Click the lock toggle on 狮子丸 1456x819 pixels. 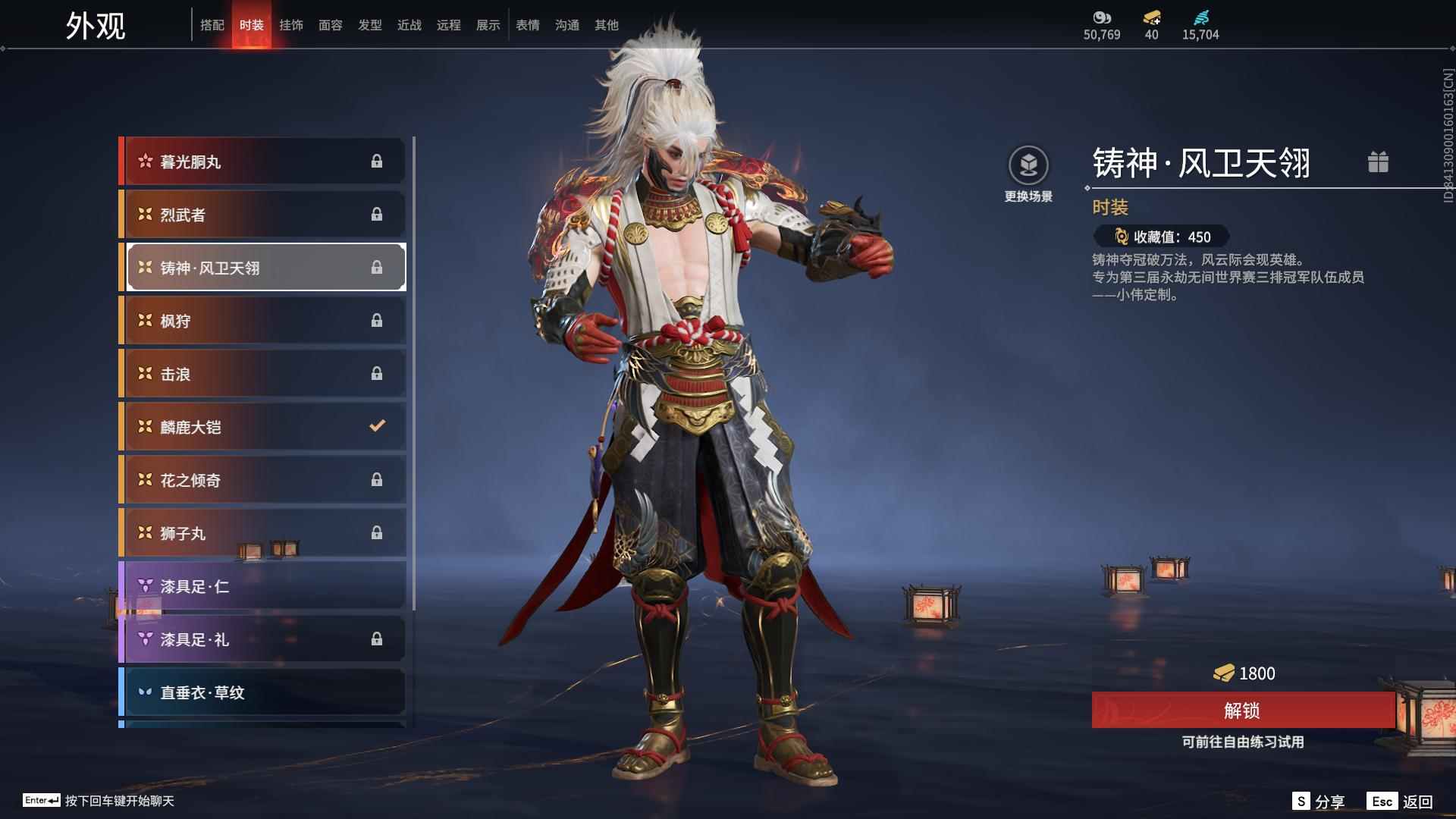click(378, 532)
